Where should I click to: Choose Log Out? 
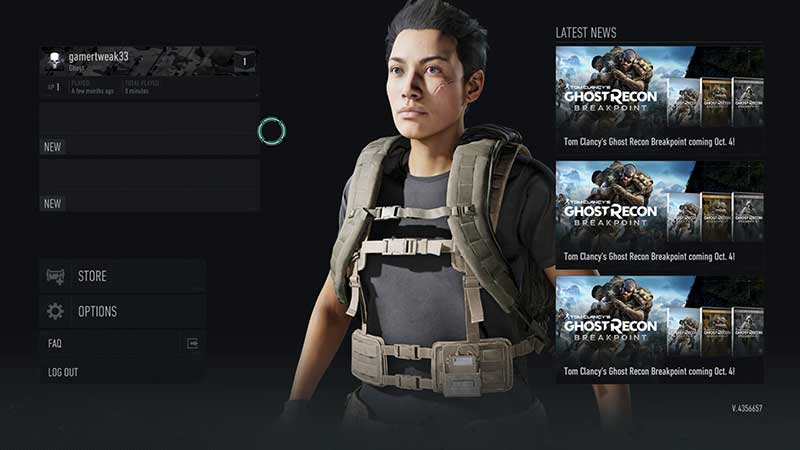[x=122, y=372]
